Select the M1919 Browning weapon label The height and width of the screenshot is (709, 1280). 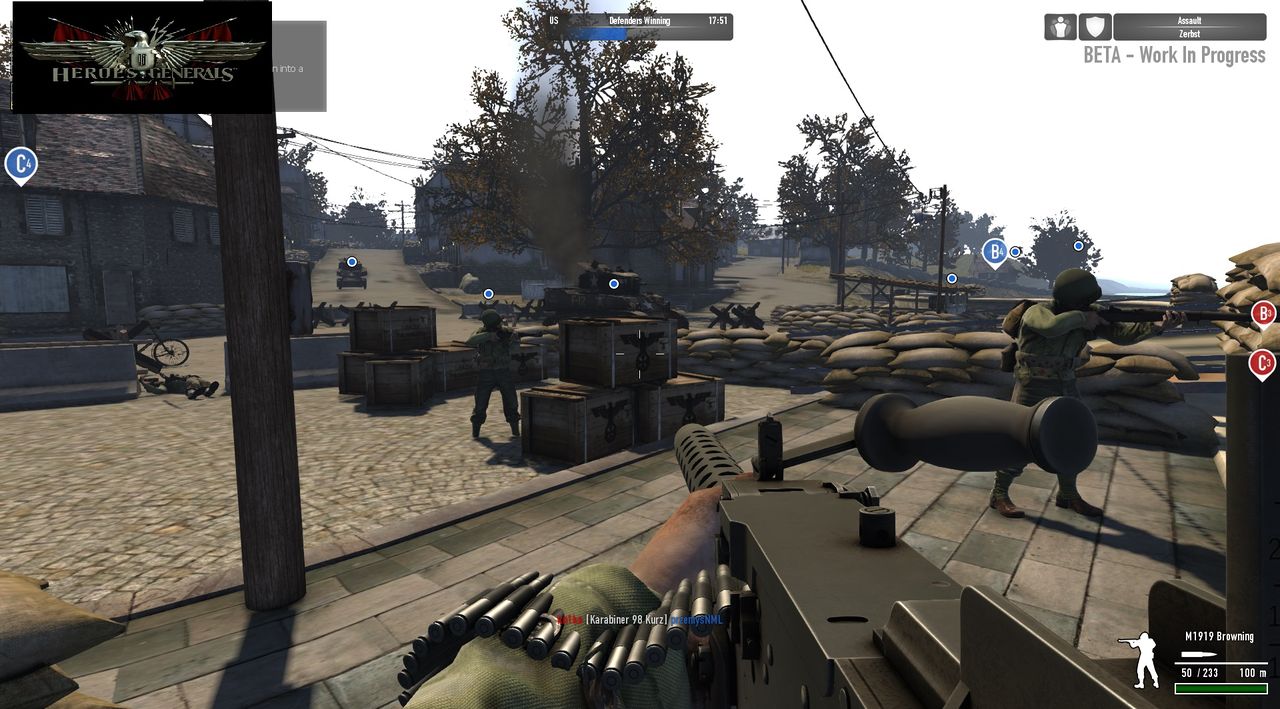(1218, 636)
